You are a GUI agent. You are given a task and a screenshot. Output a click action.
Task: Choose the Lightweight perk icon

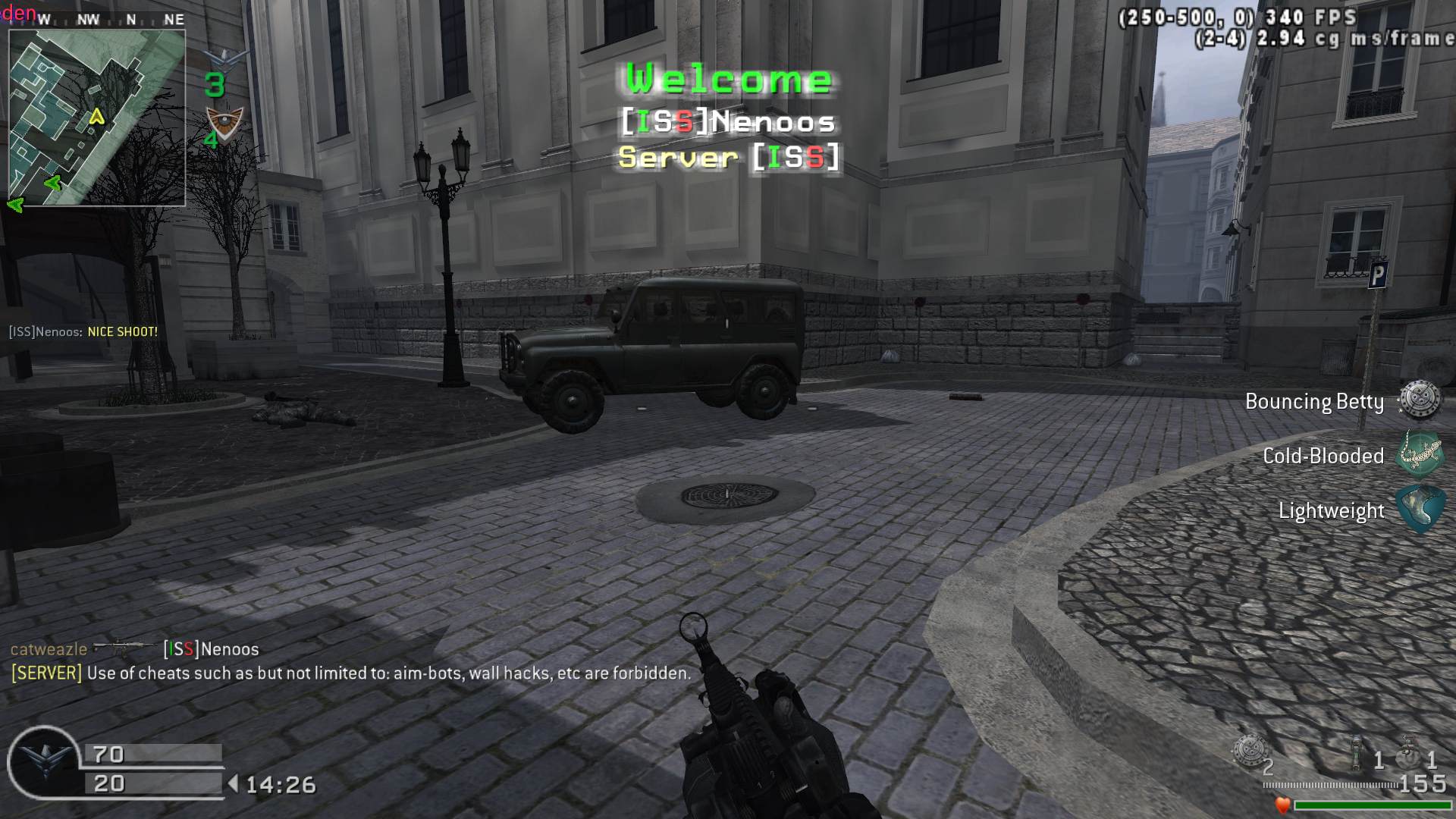point(1420,510)
